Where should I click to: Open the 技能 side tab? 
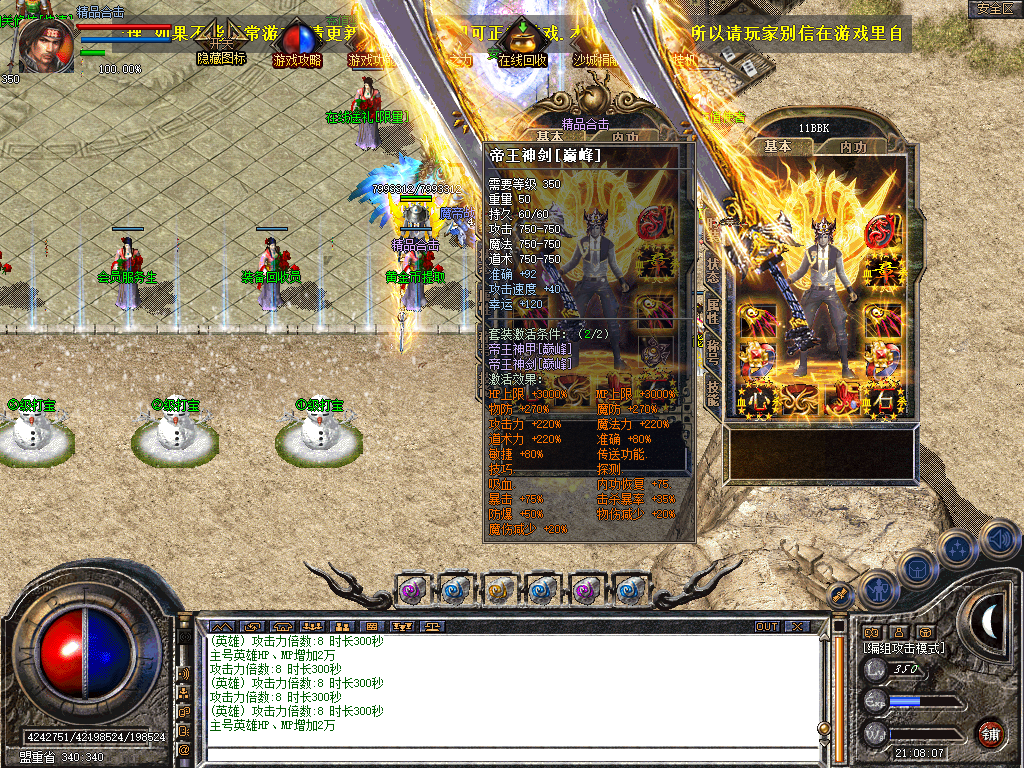[x=713, y=393]
